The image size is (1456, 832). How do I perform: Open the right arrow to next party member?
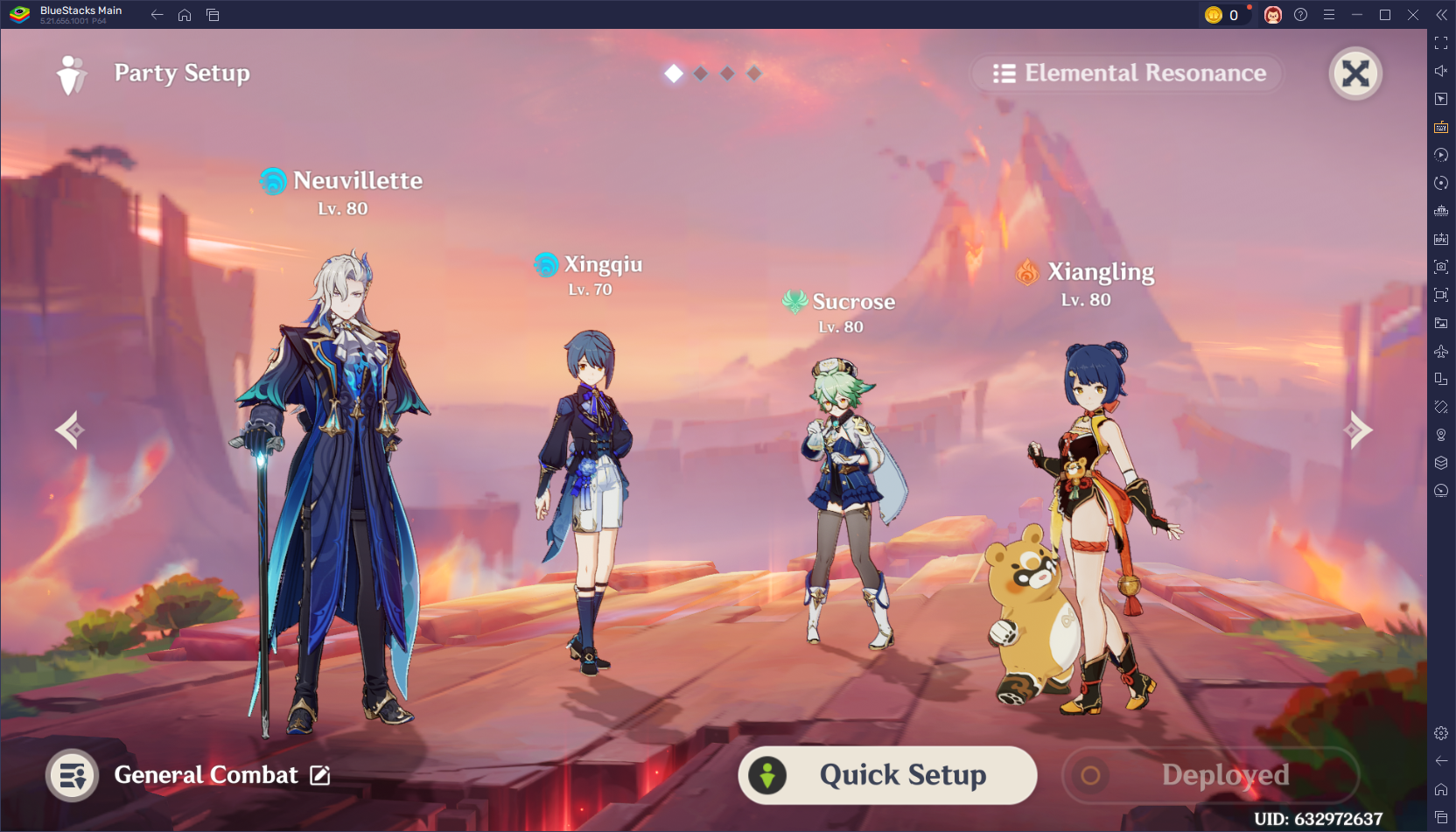[x=1357, y=429]
